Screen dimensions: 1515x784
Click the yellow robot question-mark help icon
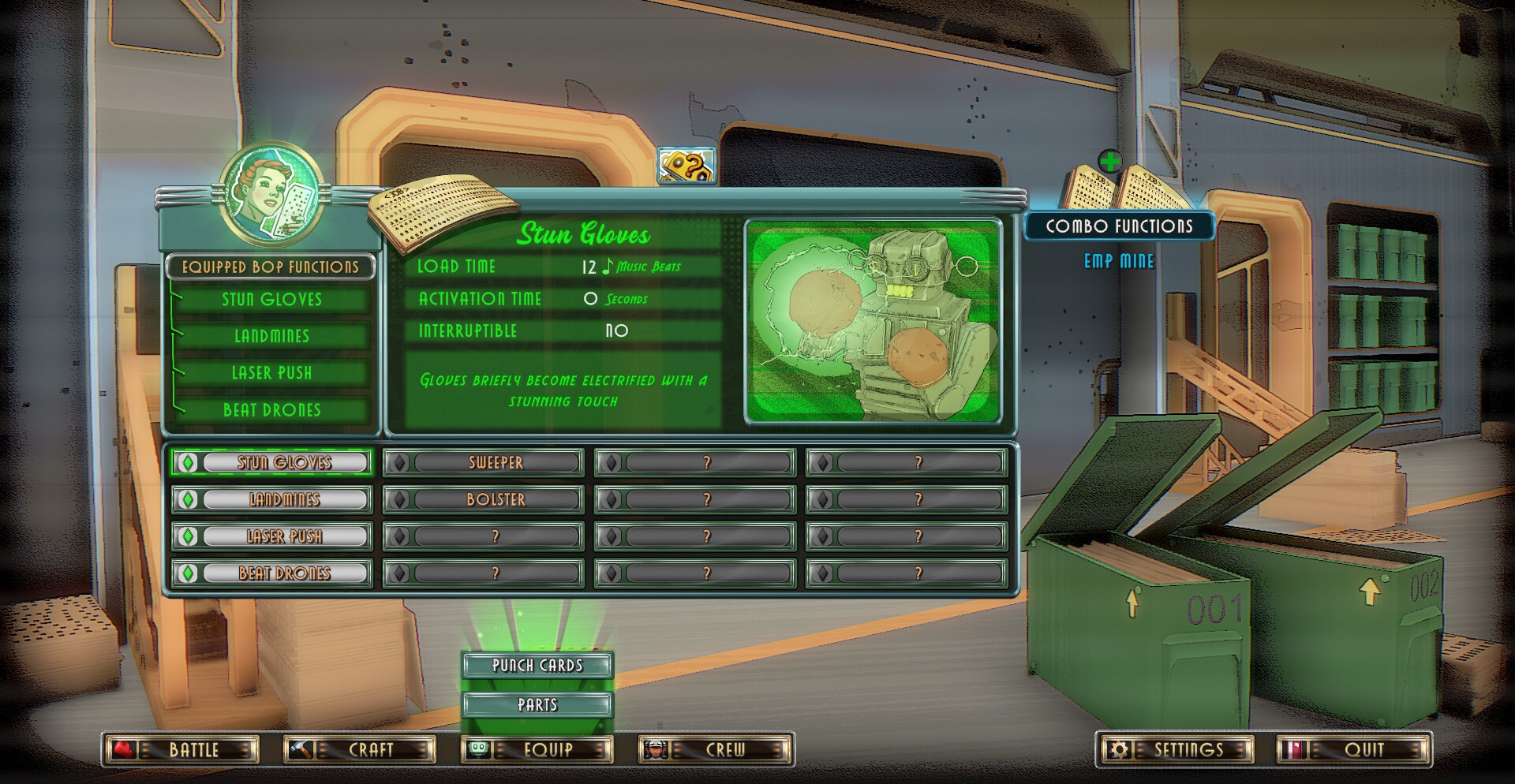[x=686, y=166]
